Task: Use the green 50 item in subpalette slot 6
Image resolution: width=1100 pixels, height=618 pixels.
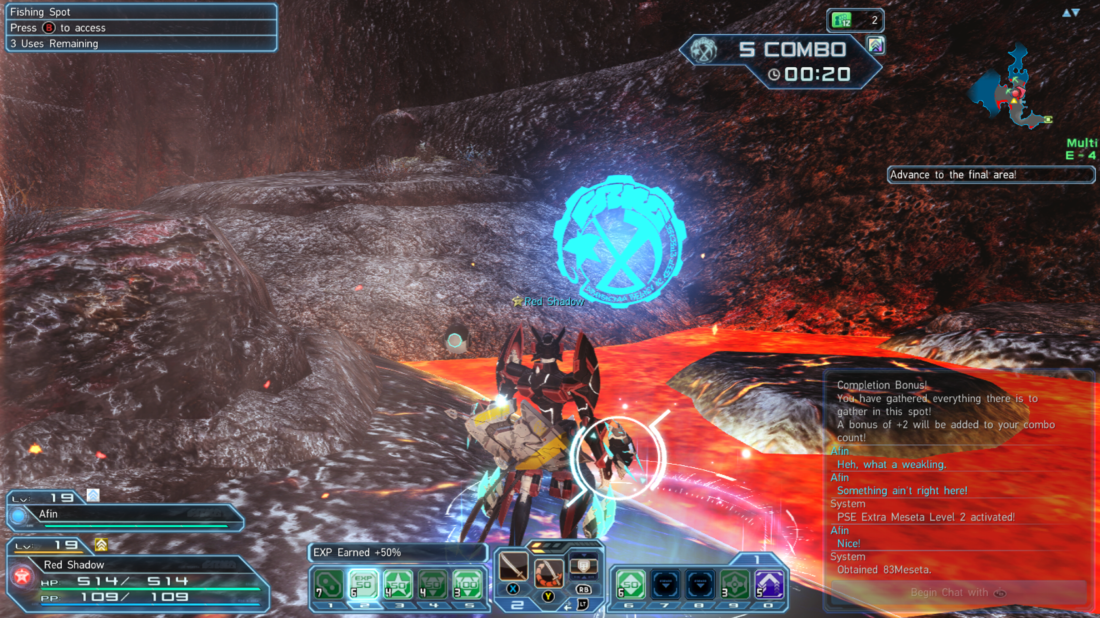Action: coord(630,584)
